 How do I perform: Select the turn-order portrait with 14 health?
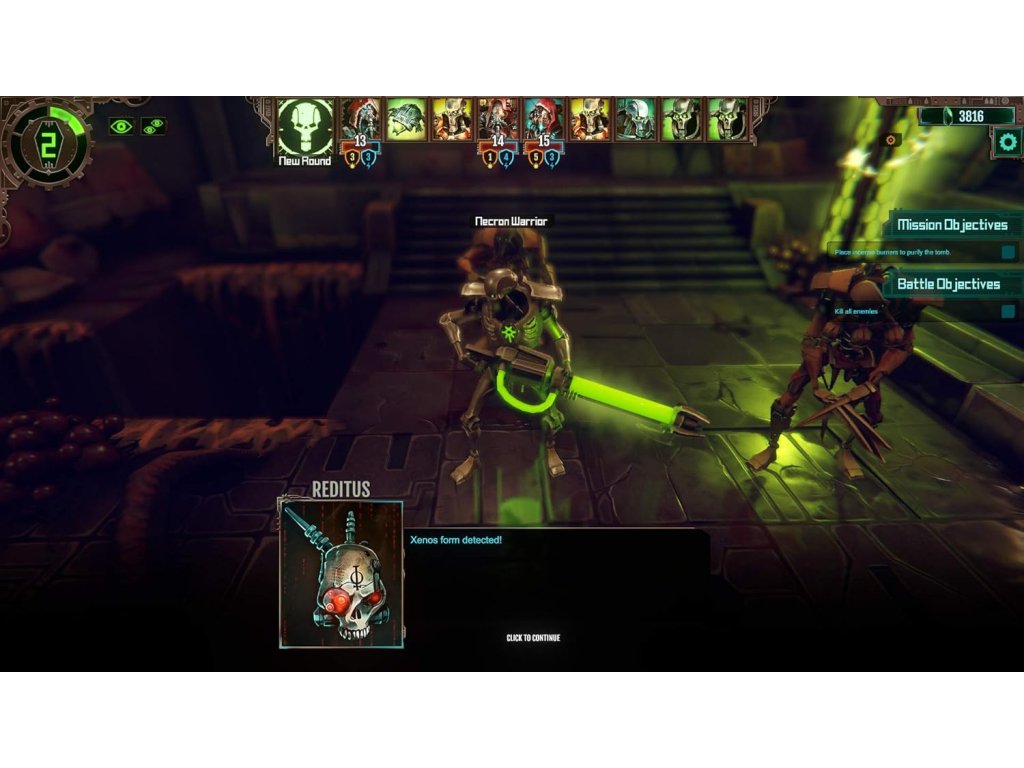[x=497, y=119]
